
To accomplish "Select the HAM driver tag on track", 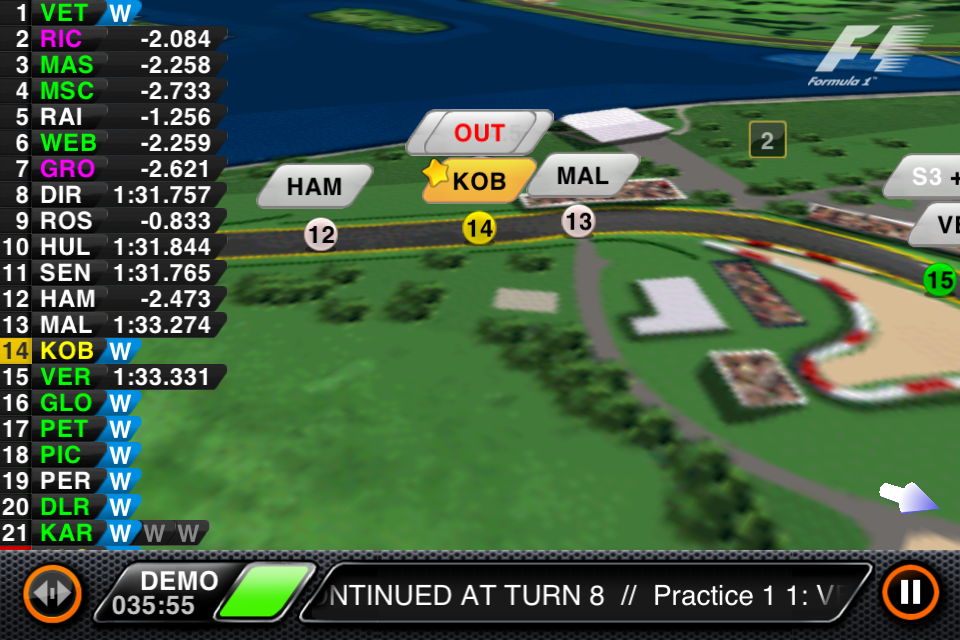I will (314, 186).
